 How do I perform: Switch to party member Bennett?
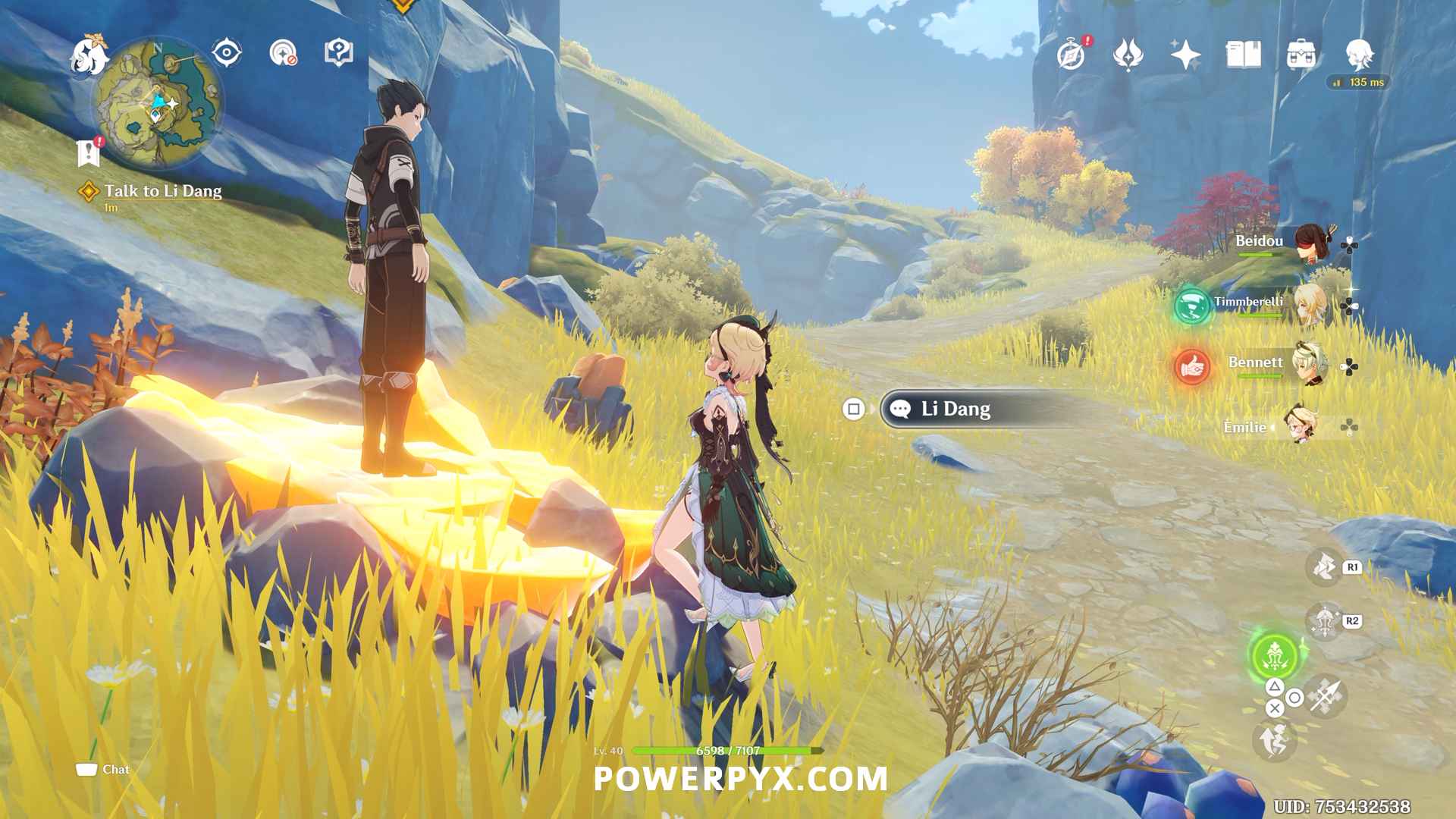click(1310, 365)
